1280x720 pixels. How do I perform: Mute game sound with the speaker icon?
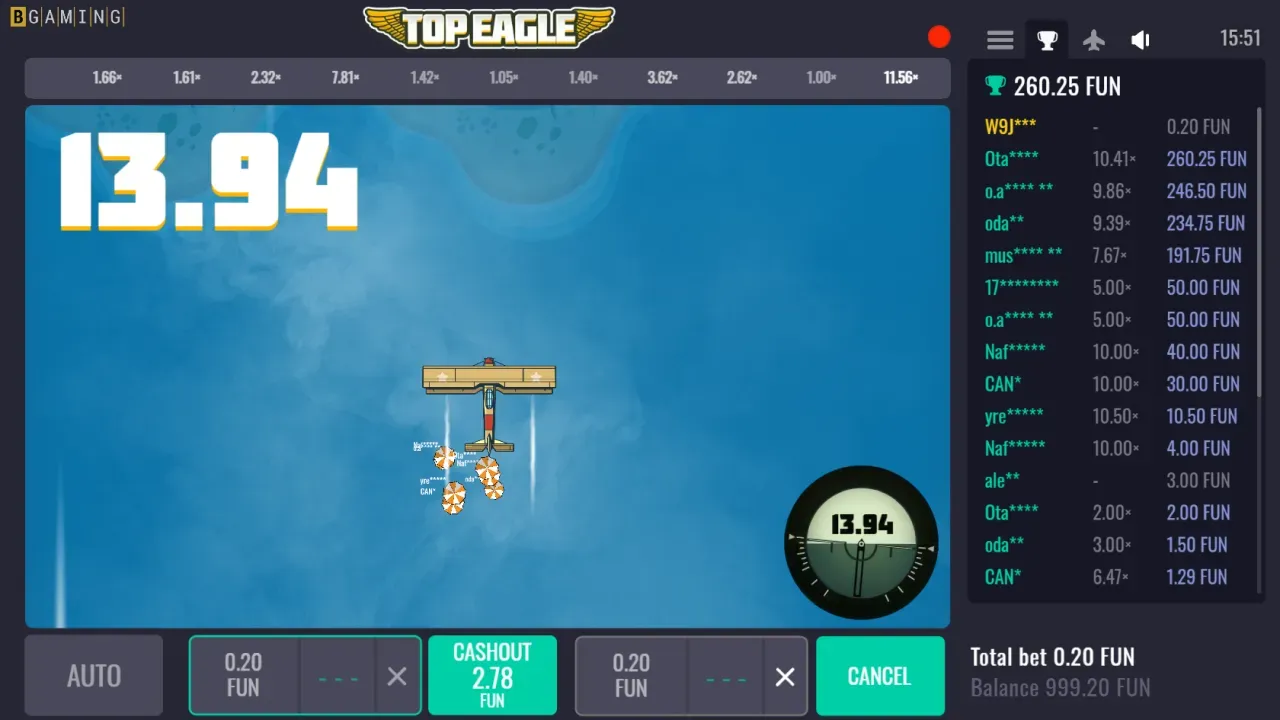coord(1140,40)
